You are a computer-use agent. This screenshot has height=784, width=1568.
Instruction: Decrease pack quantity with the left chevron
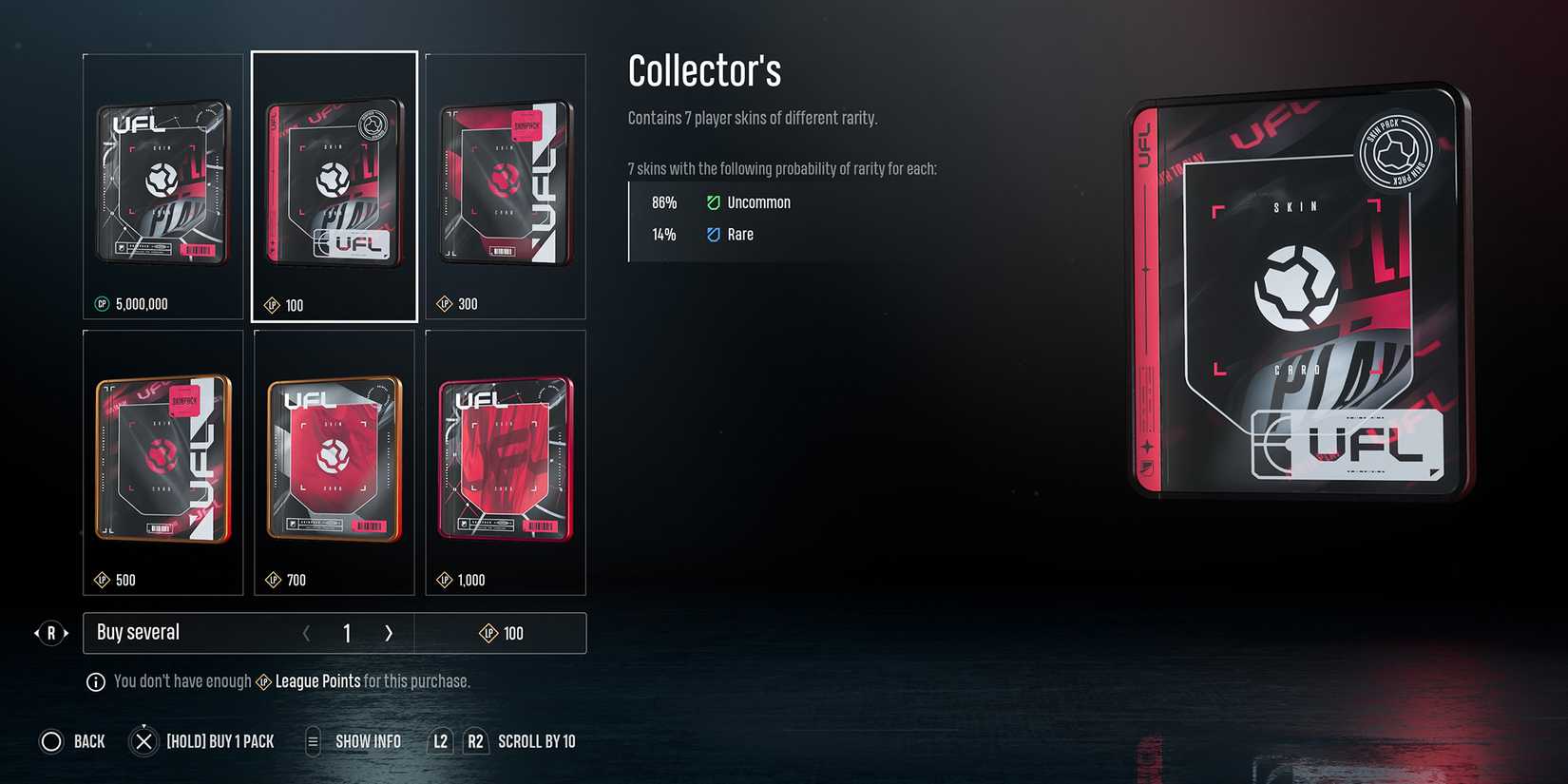pyautogui.click(x=307, y=632)
